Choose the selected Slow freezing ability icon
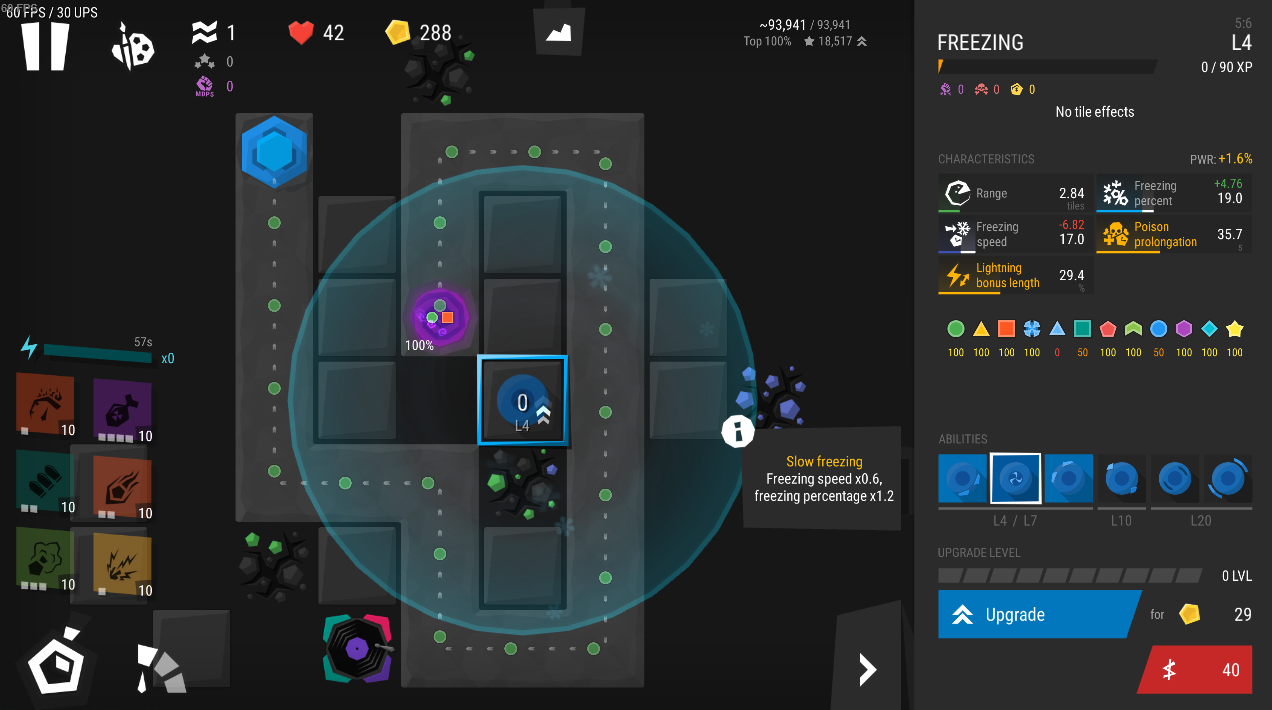Screen dimensions: 1272x710 coord(1015,479)
